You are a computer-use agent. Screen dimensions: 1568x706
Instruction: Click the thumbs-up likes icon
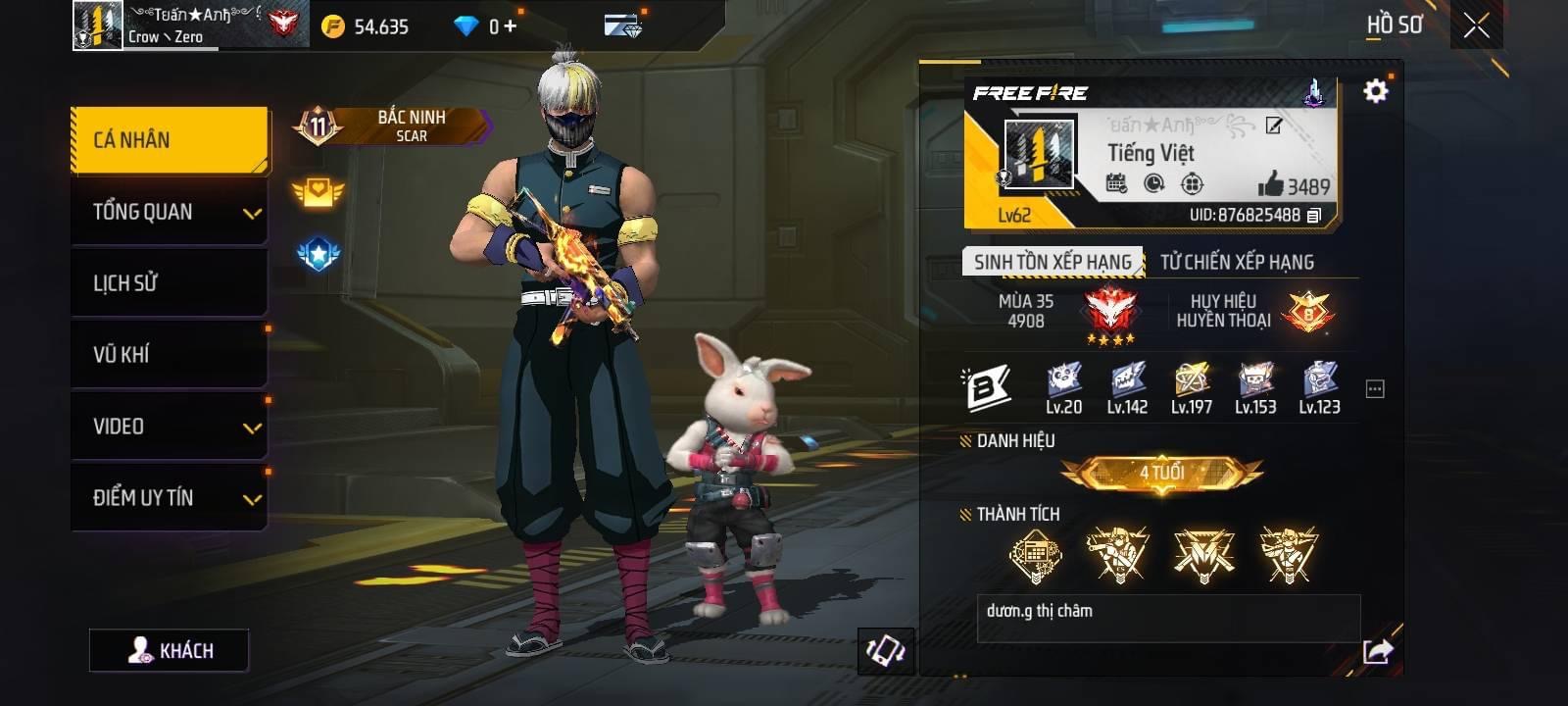coord(1271,183)
